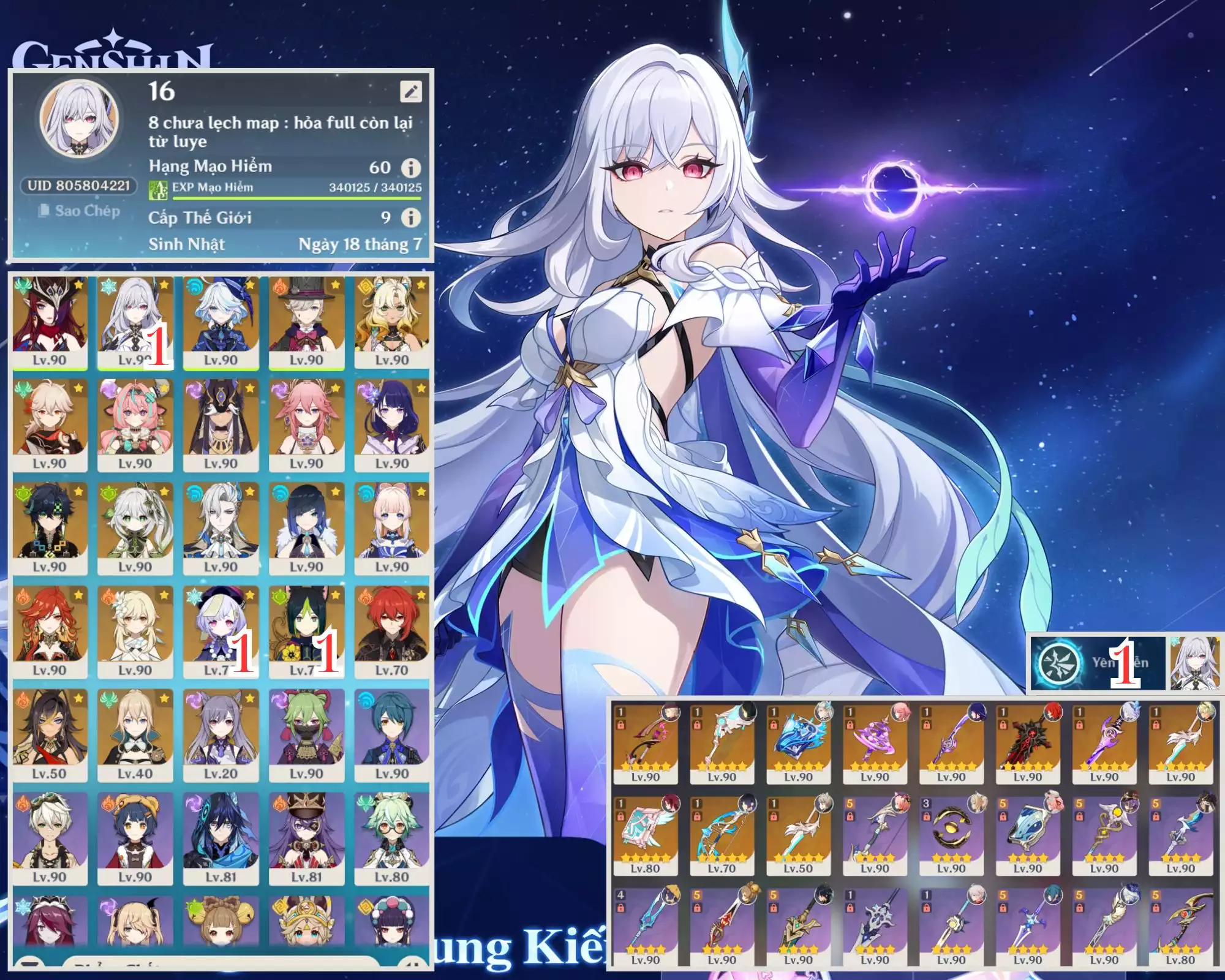
Task: Pick the Lv.80 pink winged book catalyst
Action: click(646, 834)
